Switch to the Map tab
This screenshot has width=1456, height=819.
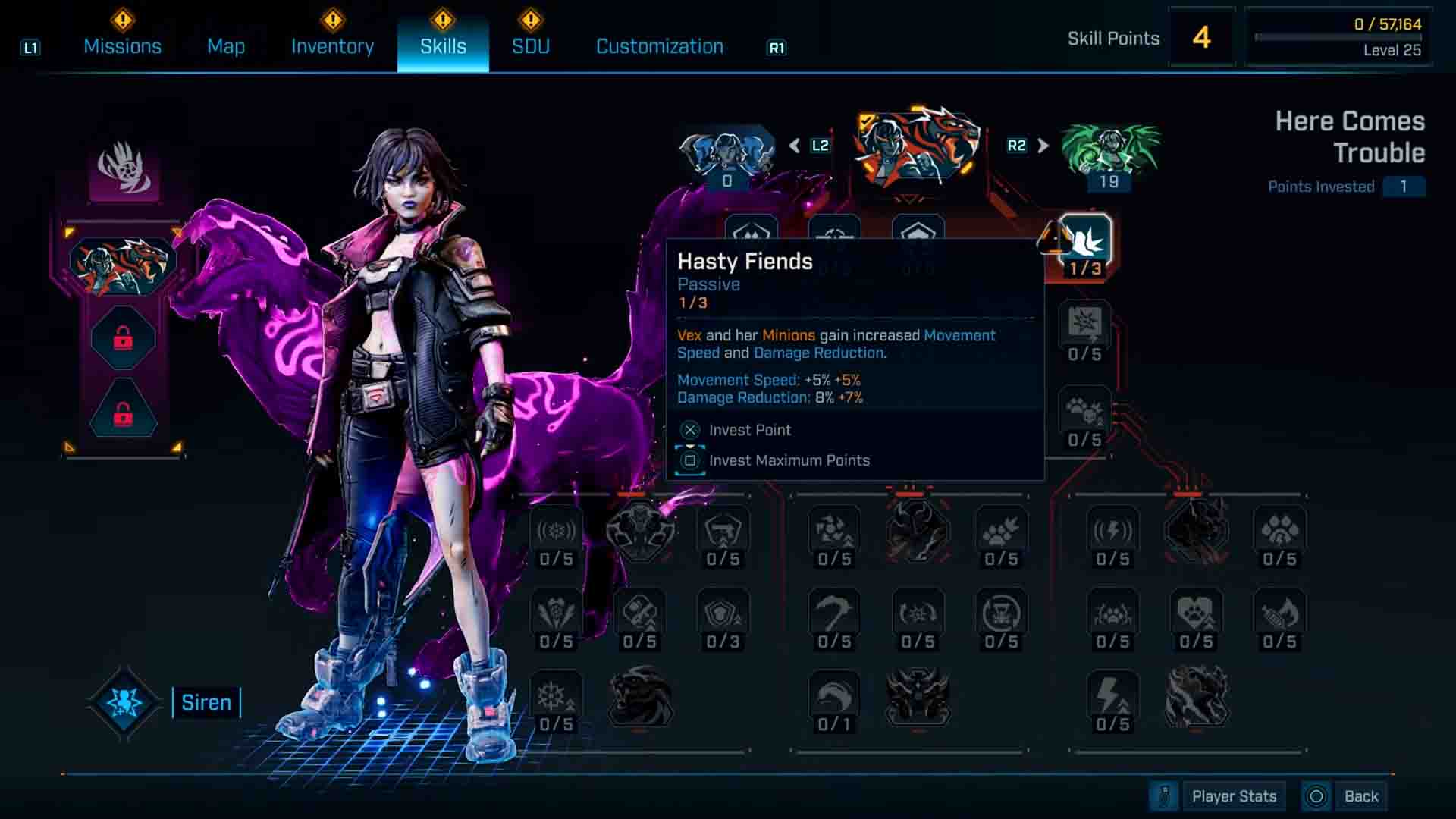(226, 46)
